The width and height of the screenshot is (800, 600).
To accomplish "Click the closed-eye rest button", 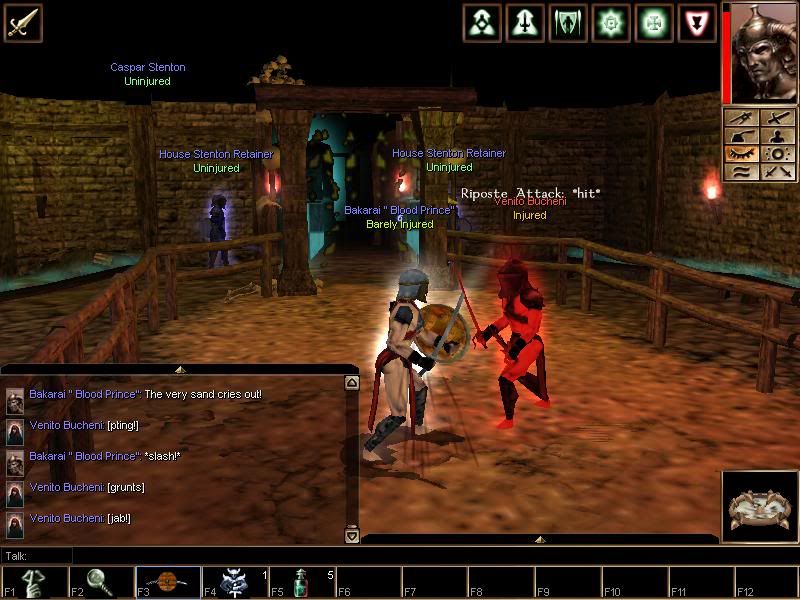I will (741, 155).
